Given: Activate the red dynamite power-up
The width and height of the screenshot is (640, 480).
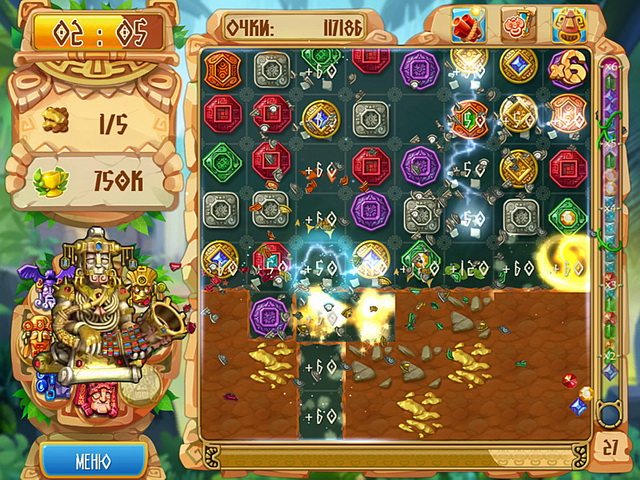Looking at the screenshot, I should tap(468, 23).
